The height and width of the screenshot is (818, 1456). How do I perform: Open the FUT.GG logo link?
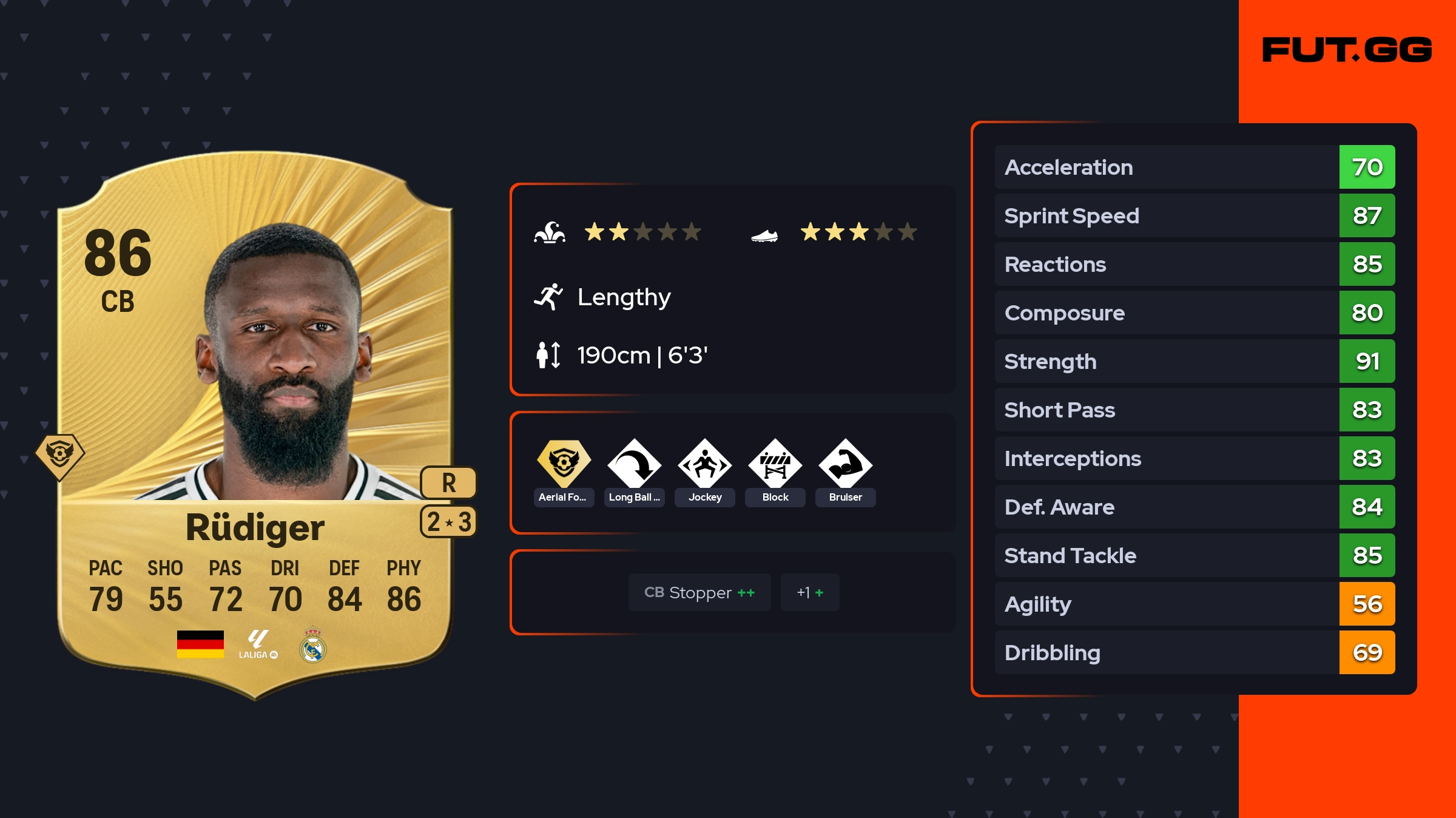pyautogui.click(x=1347, y=50)
